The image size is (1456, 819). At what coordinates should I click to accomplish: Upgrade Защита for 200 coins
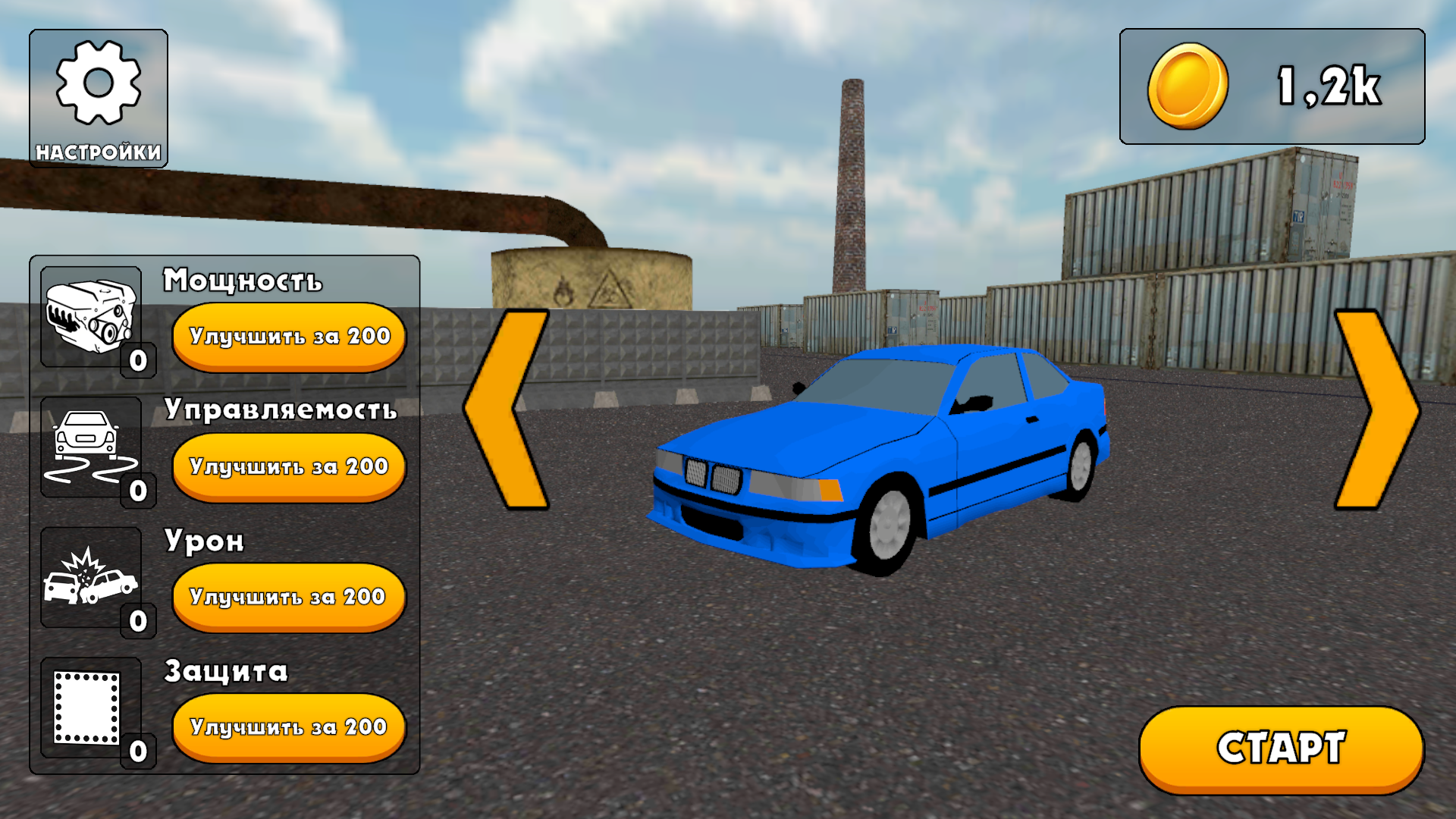pyautogui.click(x=288, y=726)
